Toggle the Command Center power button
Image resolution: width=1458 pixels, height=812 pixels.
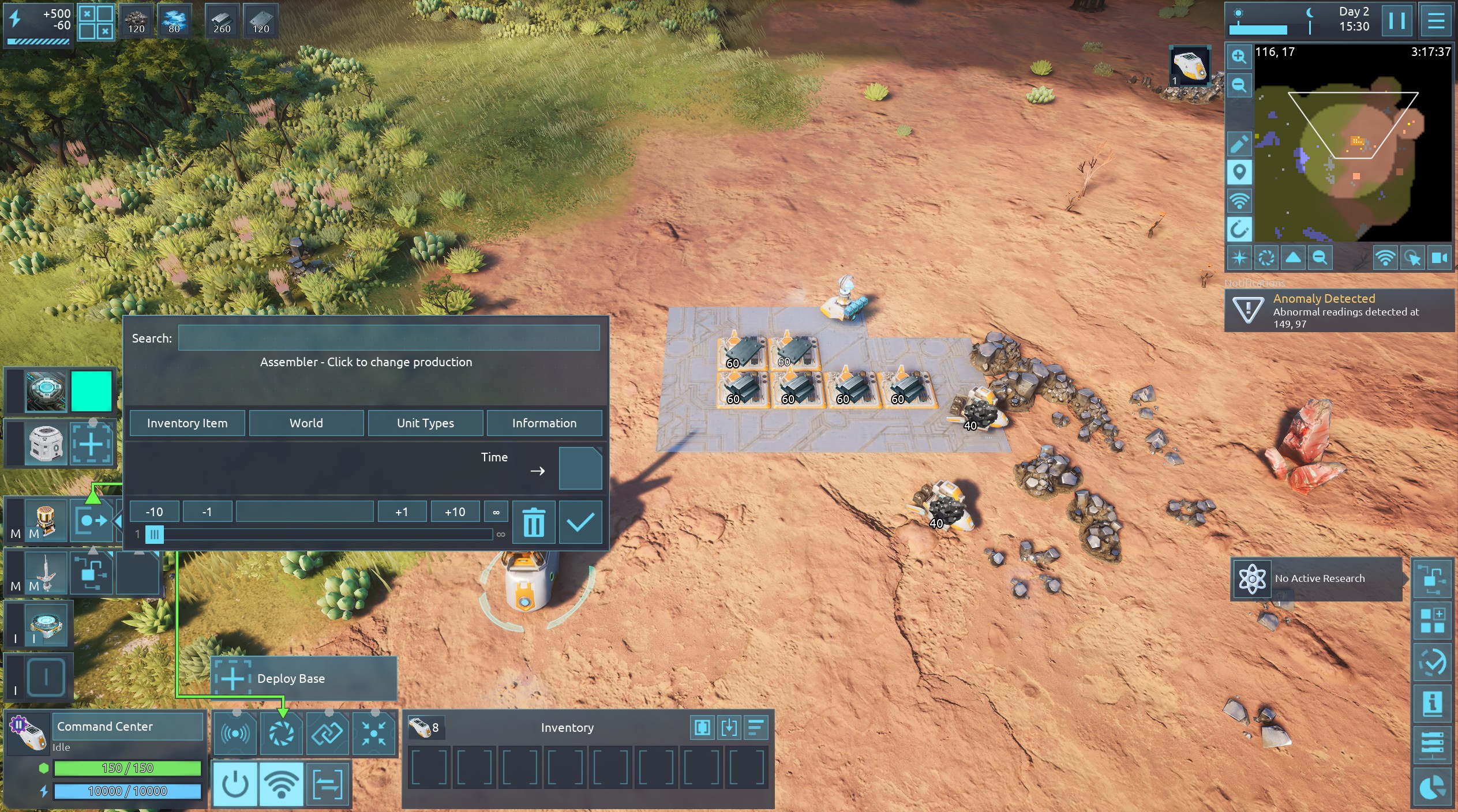[235, 784]
